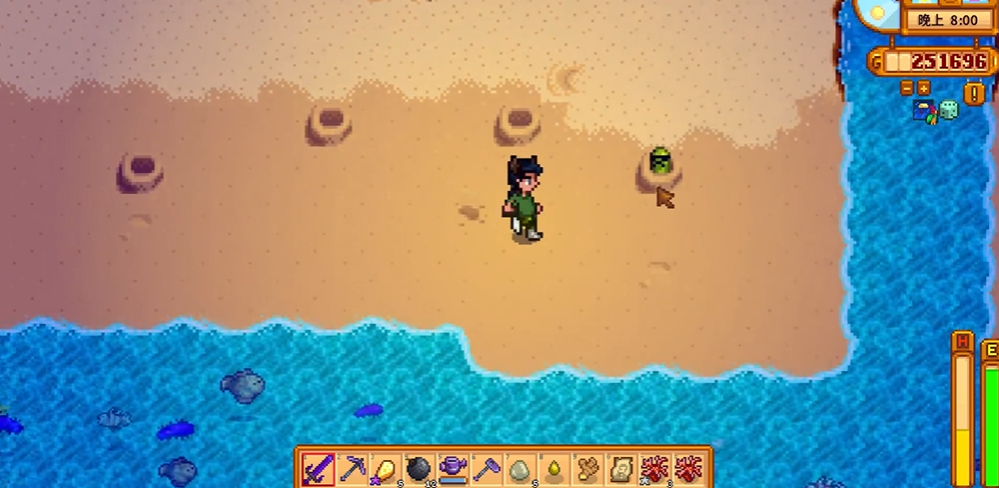Viewport: 999px width, 488px height.
Task: Pick the ginger root slot
Action: click(588, 468)
